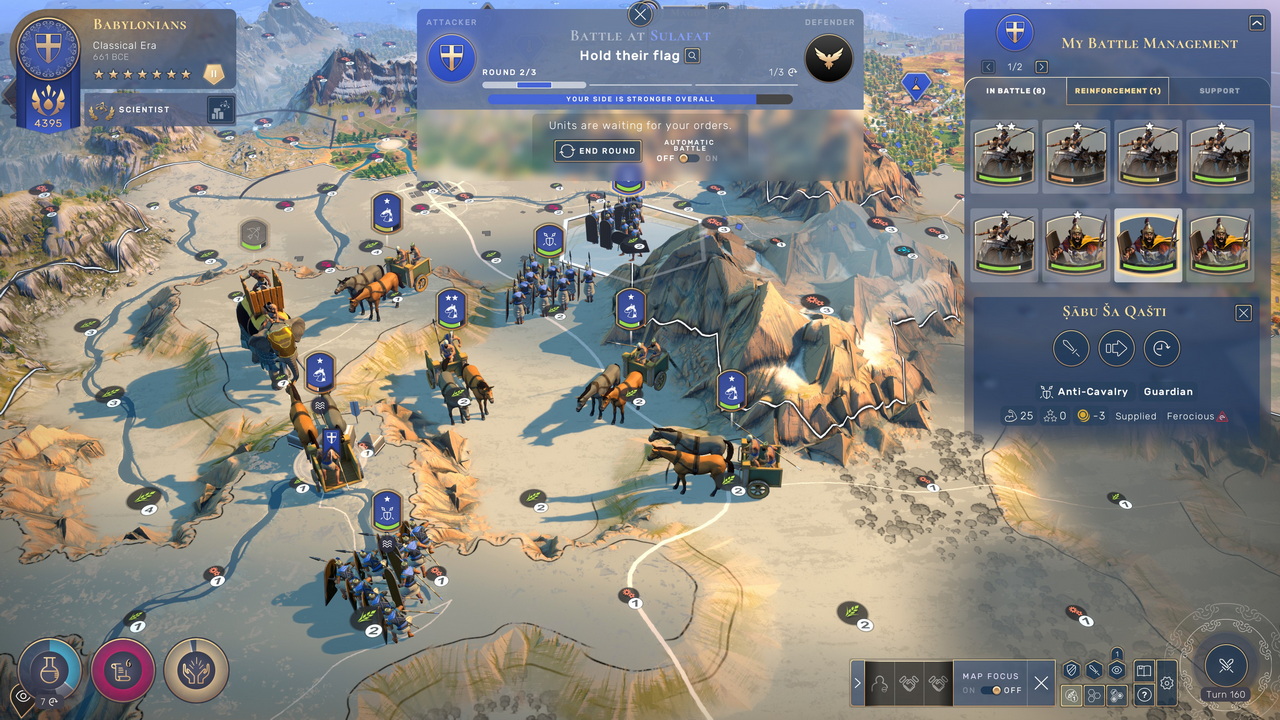This screenshot has height=720, width=1280.
Task: Inspect the Hold their flag objective magnifier
Action: [x=692, y=56]
